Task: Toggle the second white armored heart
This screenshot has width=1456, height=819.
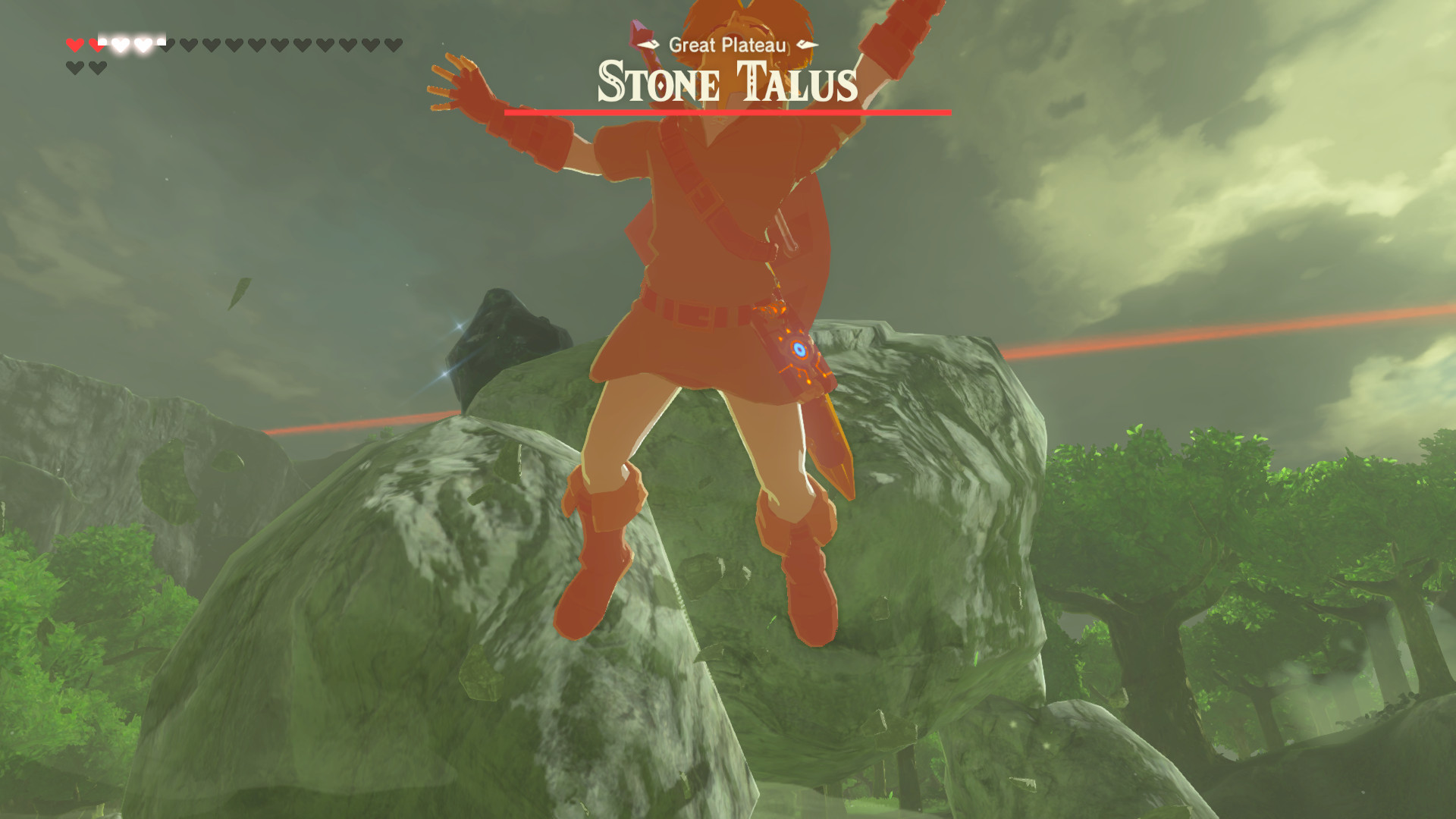Action: [143, 43]
